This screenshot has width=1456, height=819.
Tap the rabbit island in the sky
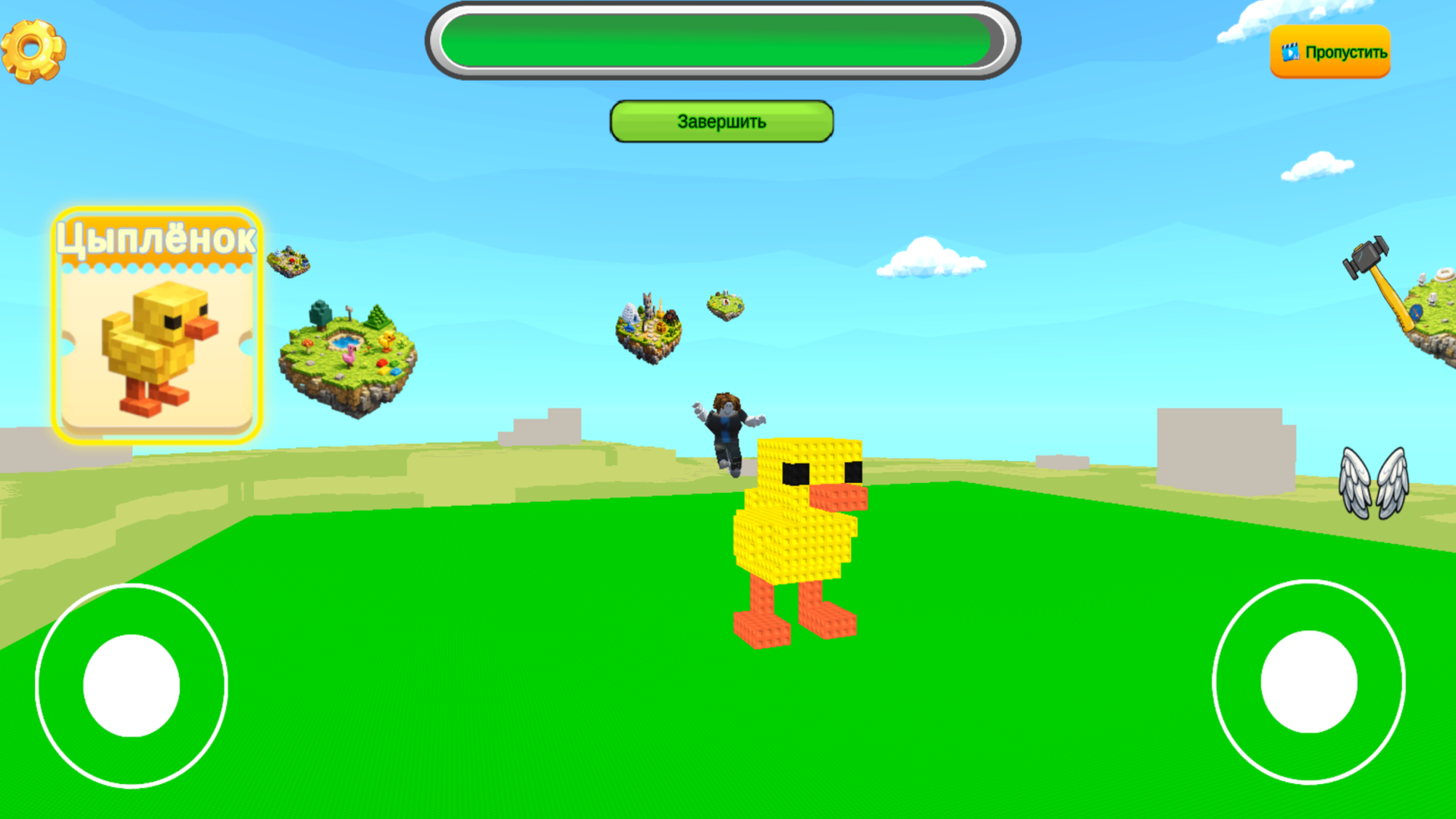tap(648, 322)
